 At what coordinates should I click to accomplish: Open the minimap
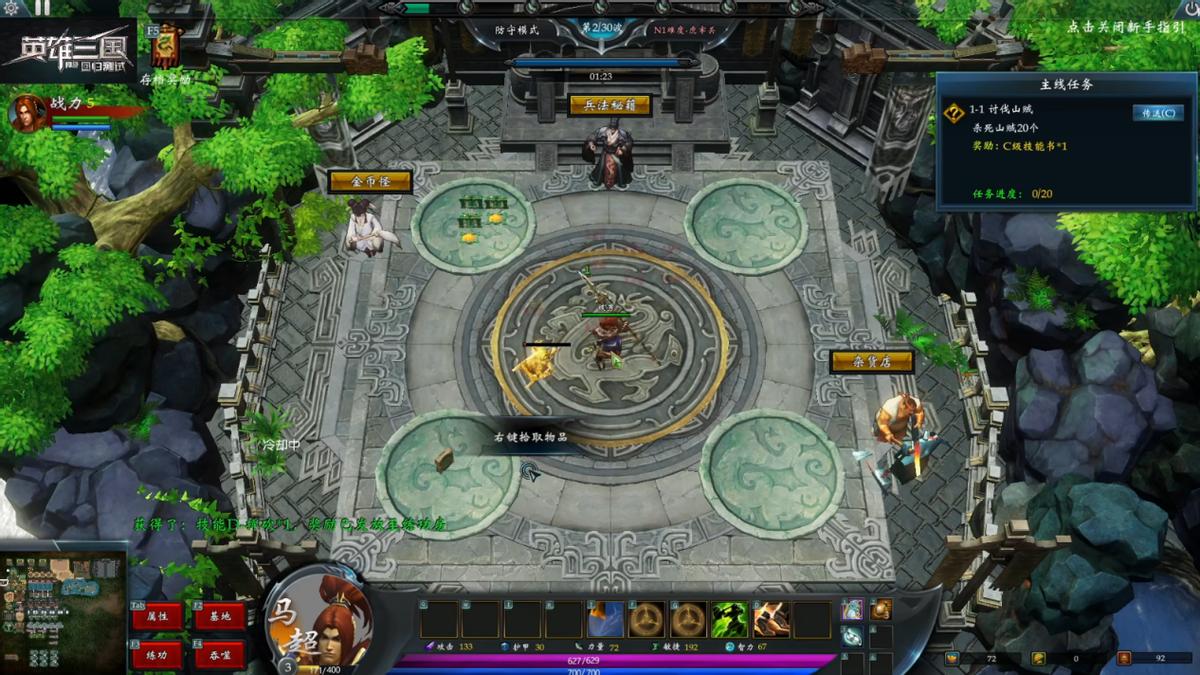click(x=63, y=612)
